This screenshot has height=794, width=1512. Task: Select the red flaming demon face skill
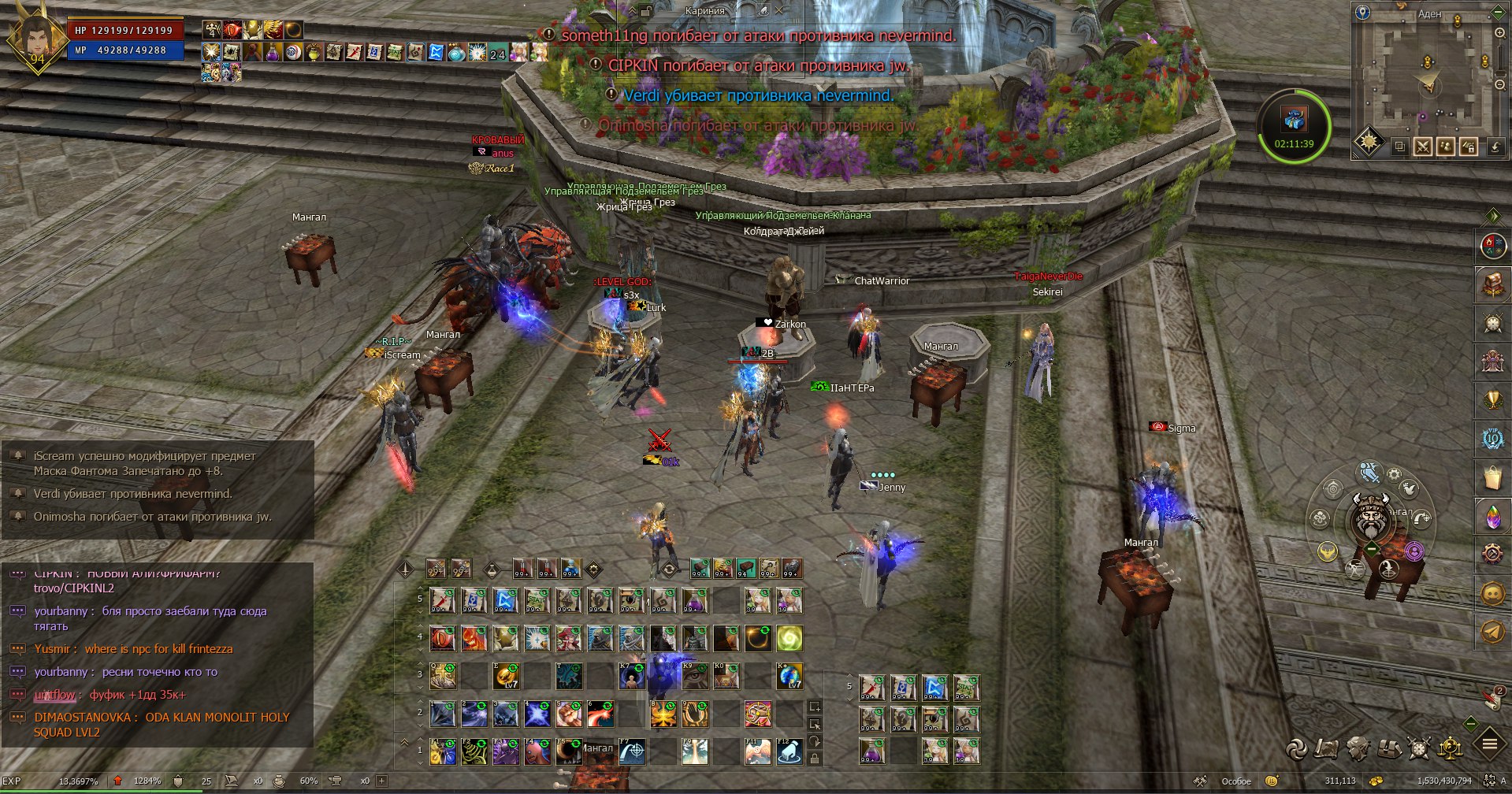click(474, 639)
